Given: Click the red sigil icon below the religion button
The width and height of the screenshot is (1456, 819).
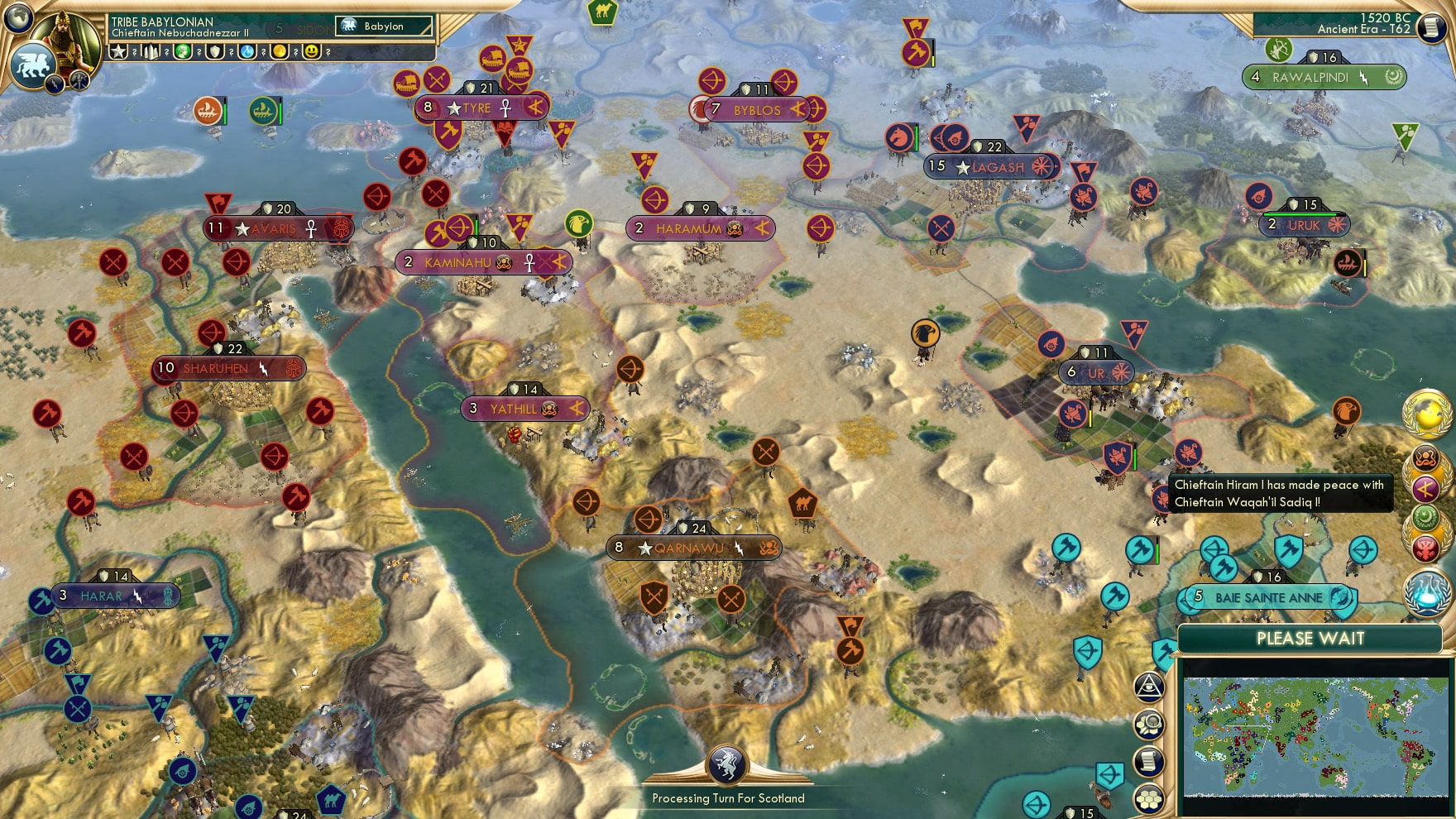Looking at the screenshot, I should pyautogui.click(x=1426, y=548).
